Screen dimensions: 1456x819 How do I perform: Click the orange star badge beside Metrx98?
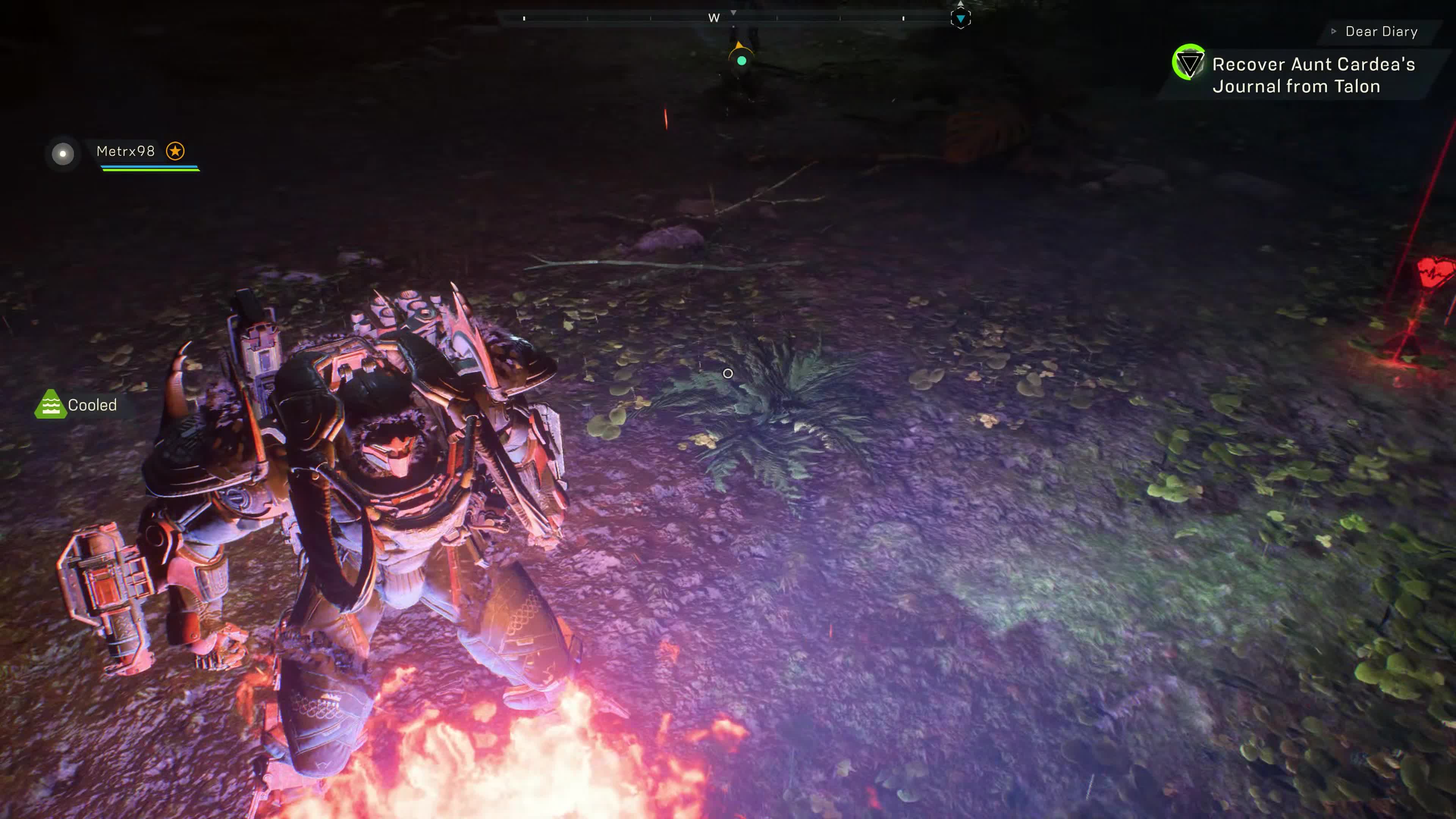[175, 151]
